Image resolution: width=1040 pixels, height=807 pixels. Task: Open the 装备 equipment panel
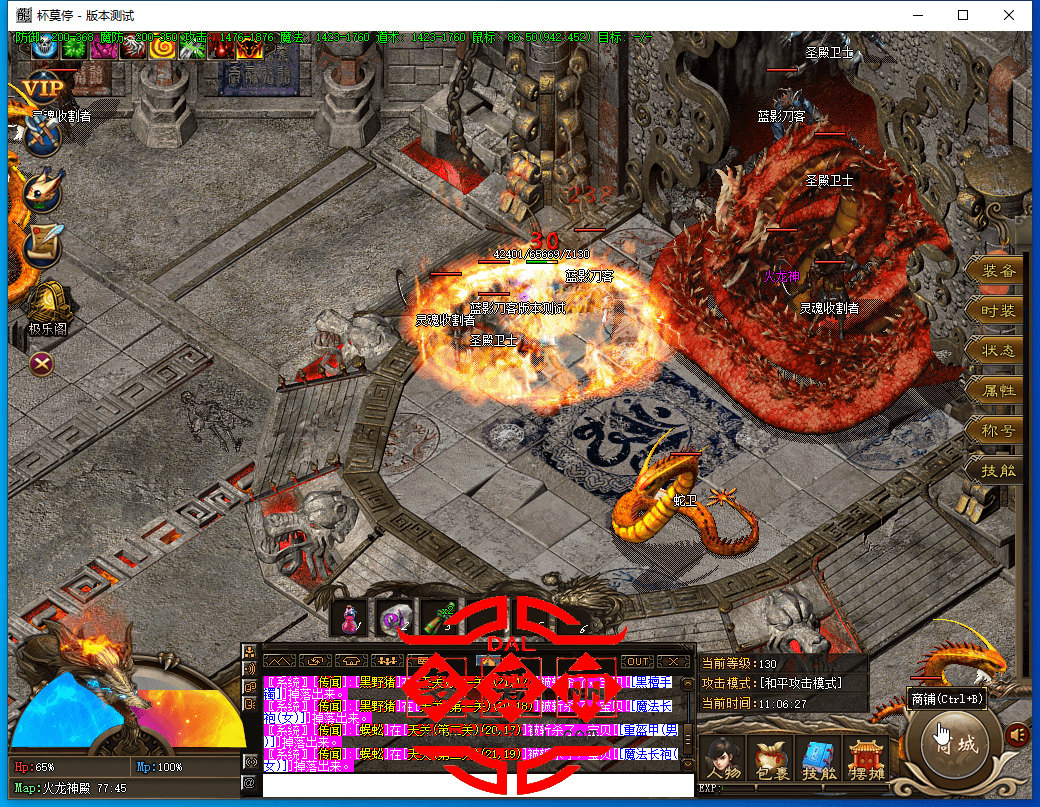(997, 271)
